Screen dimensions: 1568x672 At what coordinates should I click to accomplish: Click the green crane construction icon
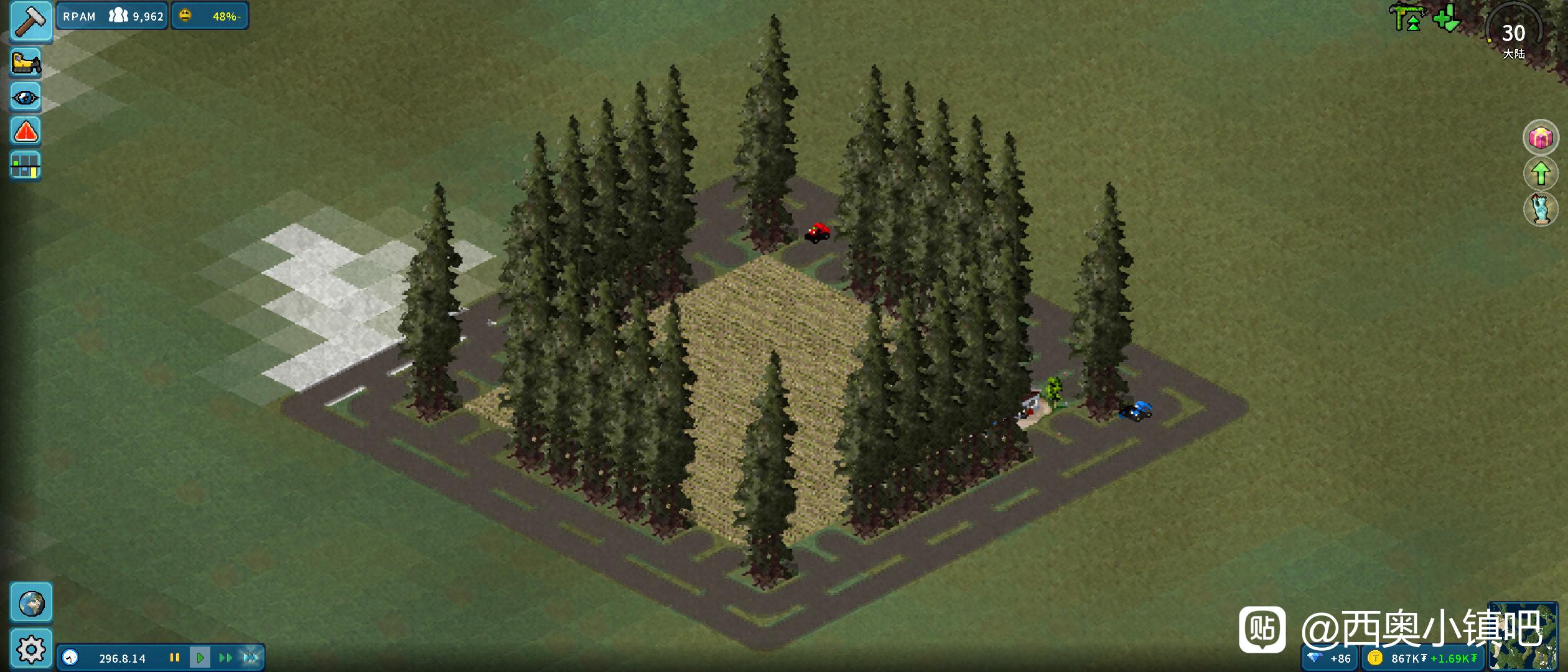coord(1407,17)
